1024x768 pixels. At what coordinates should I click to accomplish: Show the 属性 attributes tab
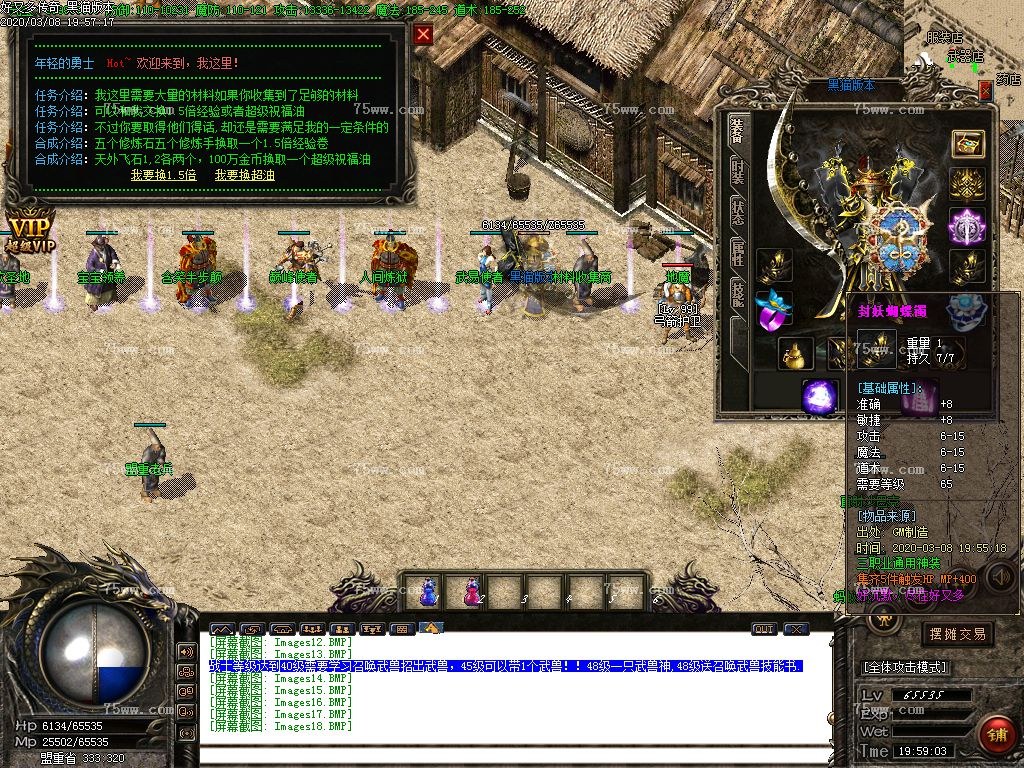[x=738, y=252]
